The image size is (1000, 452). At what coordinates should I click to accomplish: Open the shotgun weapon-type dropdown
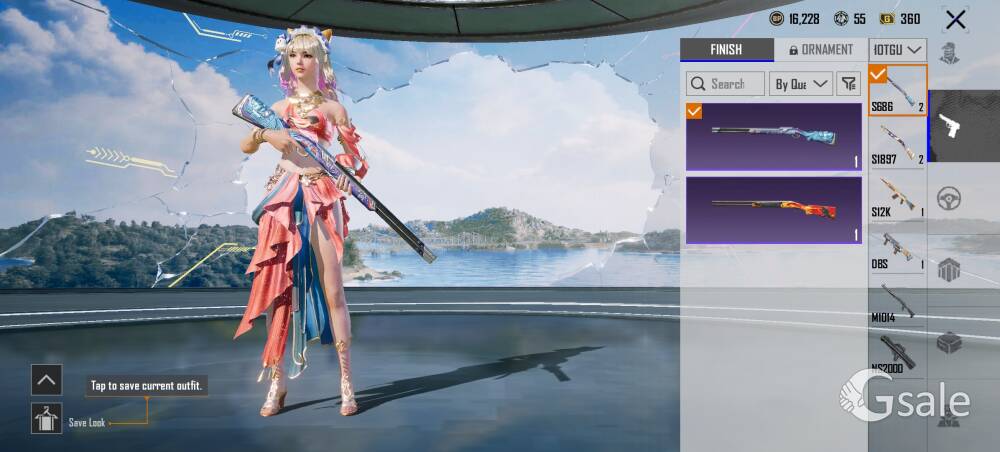click(x=898, y=50)
